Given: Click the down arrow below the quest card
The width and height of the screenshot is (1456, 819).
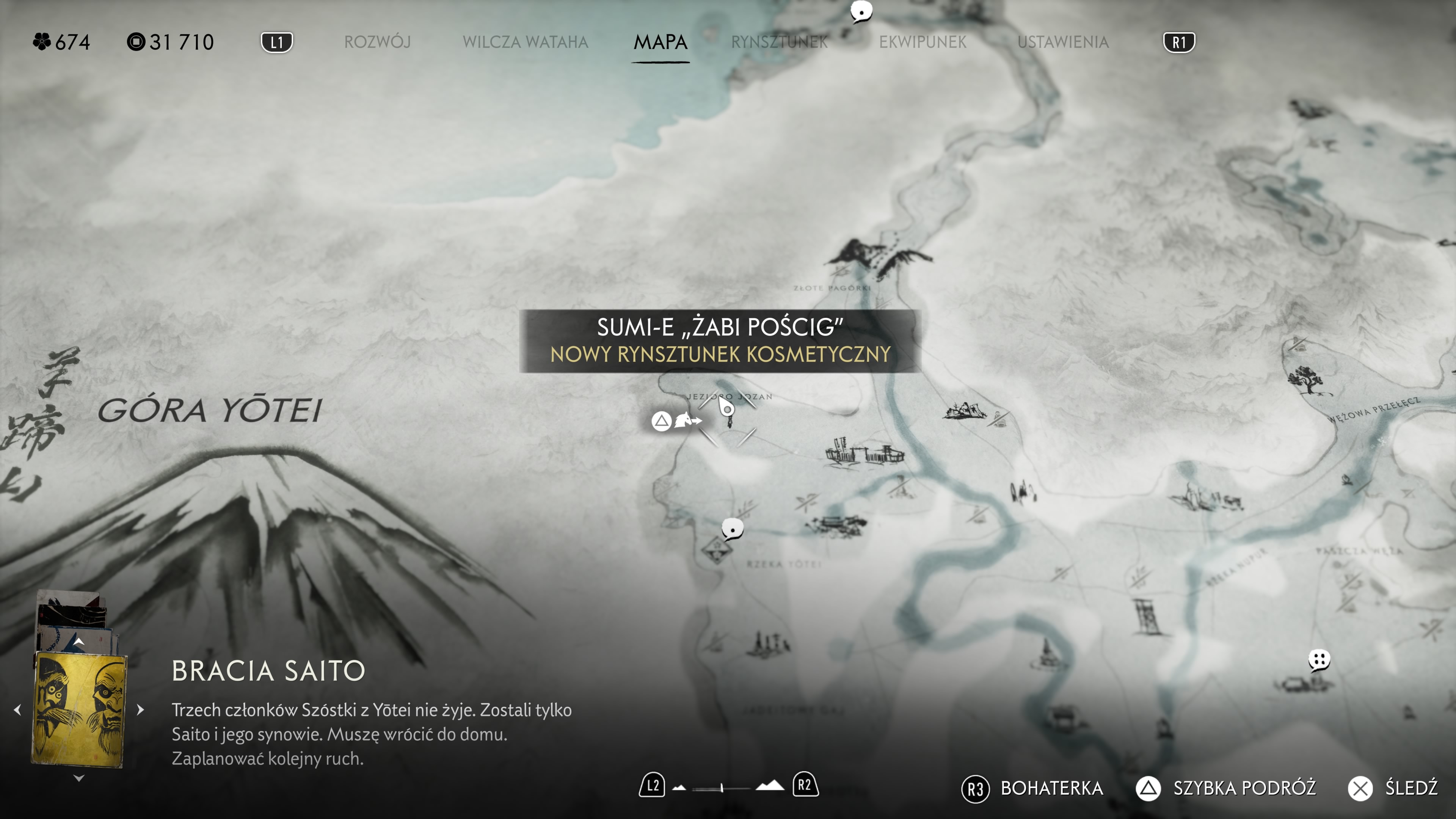Looking at the screenshot, I should point(79,778).
